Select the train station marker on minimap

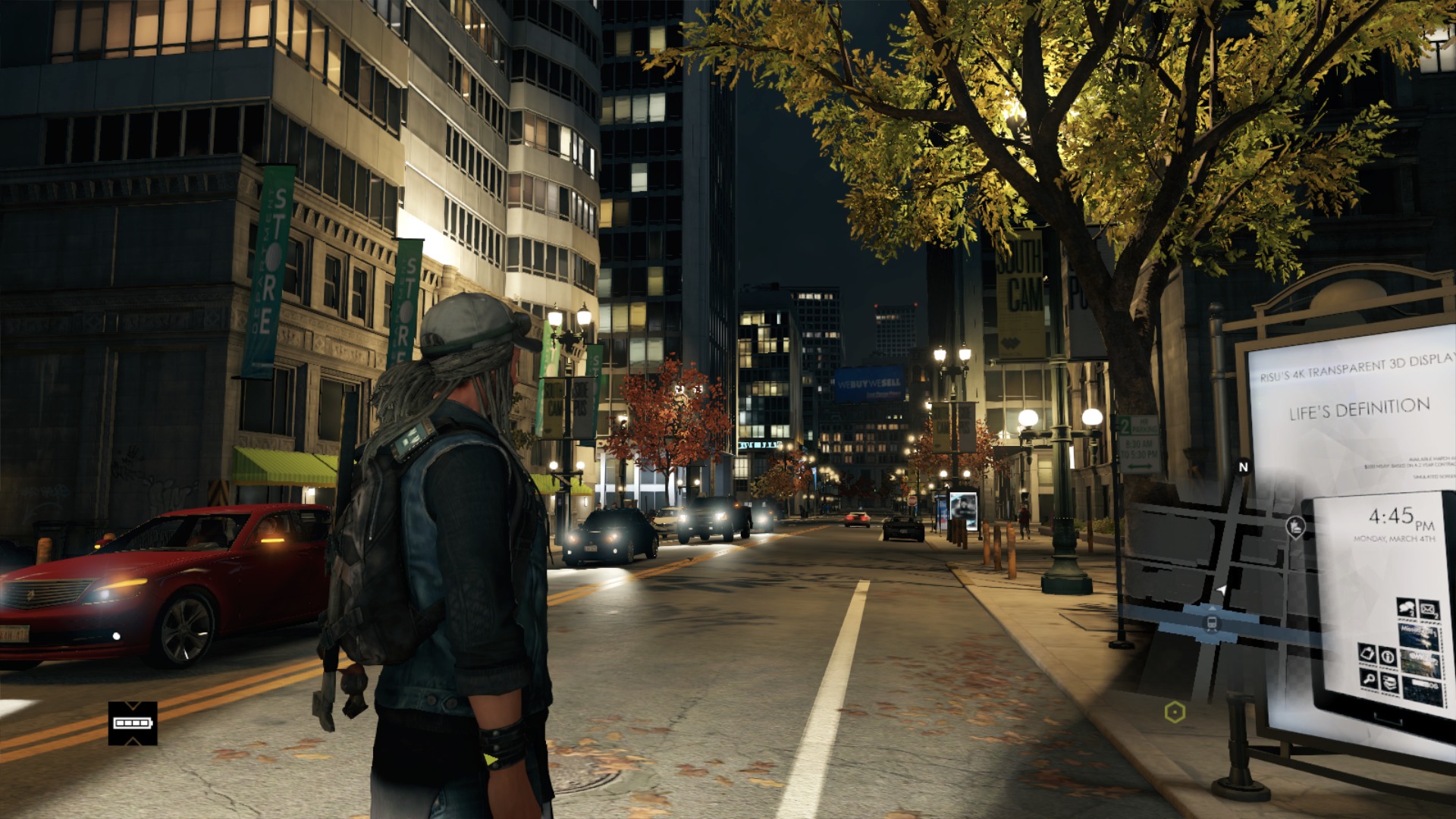1212,623
